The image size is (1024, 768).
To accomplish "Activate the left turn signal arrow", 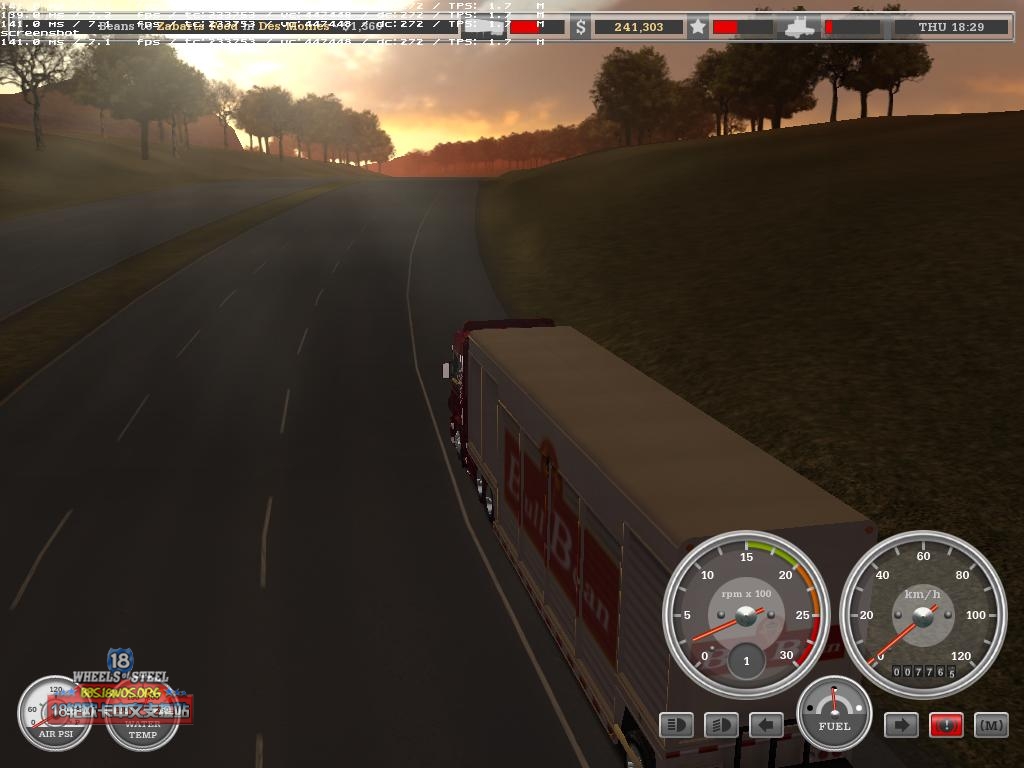I will [766, 724].
